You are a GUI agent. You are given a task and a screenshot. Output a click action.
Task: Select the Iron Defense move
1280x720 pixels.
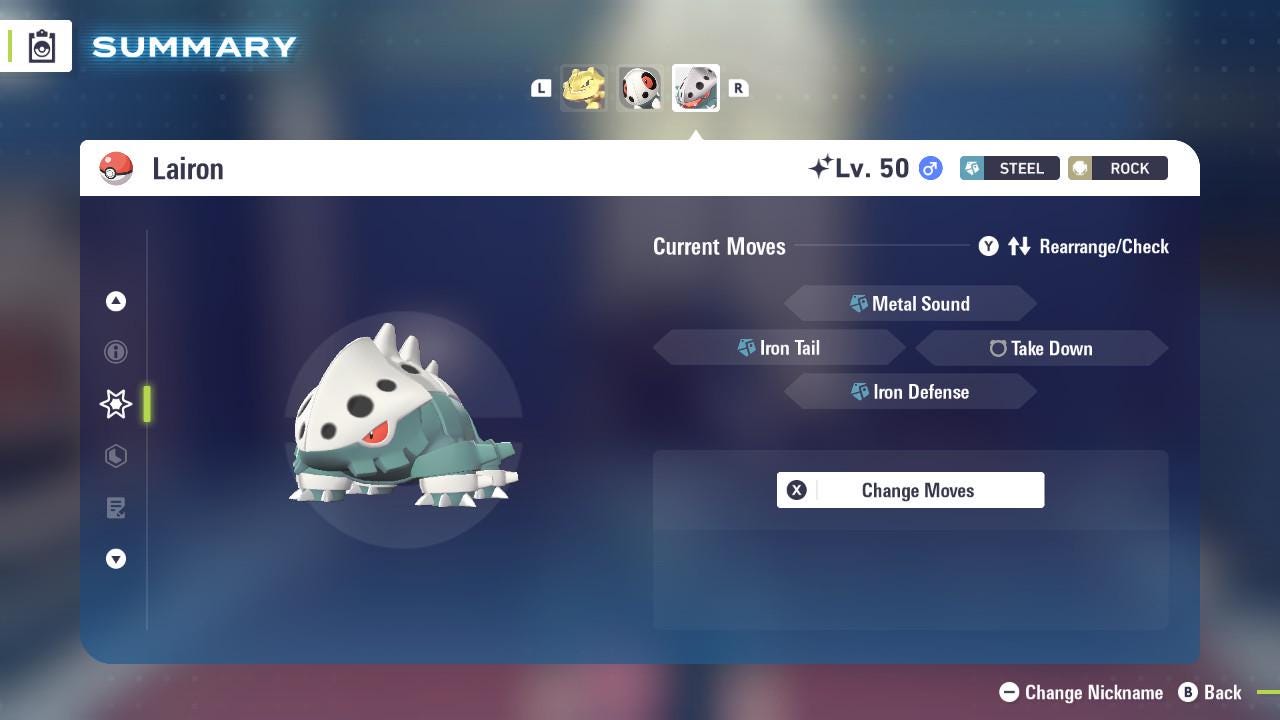tap(910, 392)
